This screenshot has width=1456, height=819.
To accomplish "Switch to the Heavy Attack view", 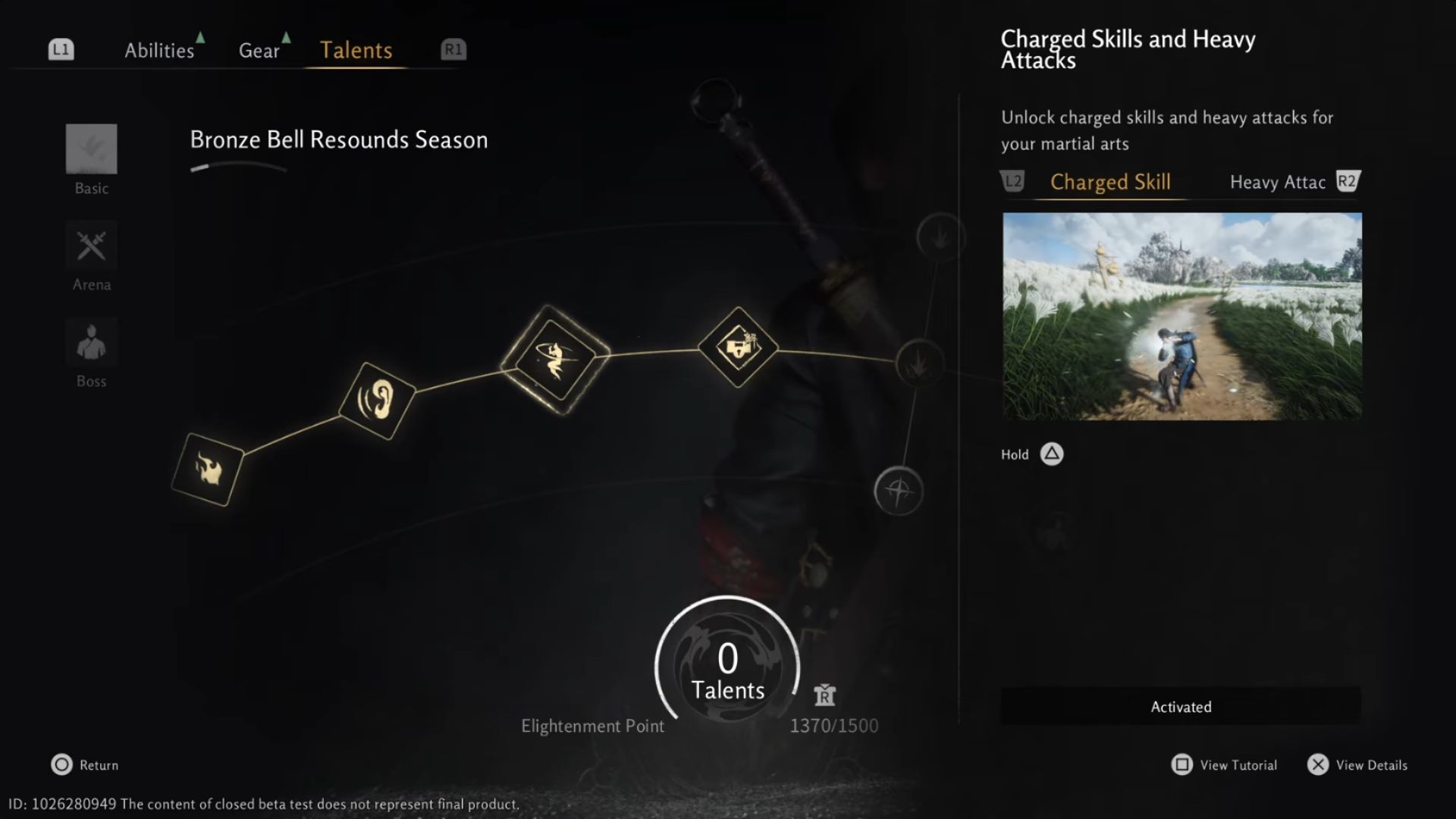I will 1277,182.
